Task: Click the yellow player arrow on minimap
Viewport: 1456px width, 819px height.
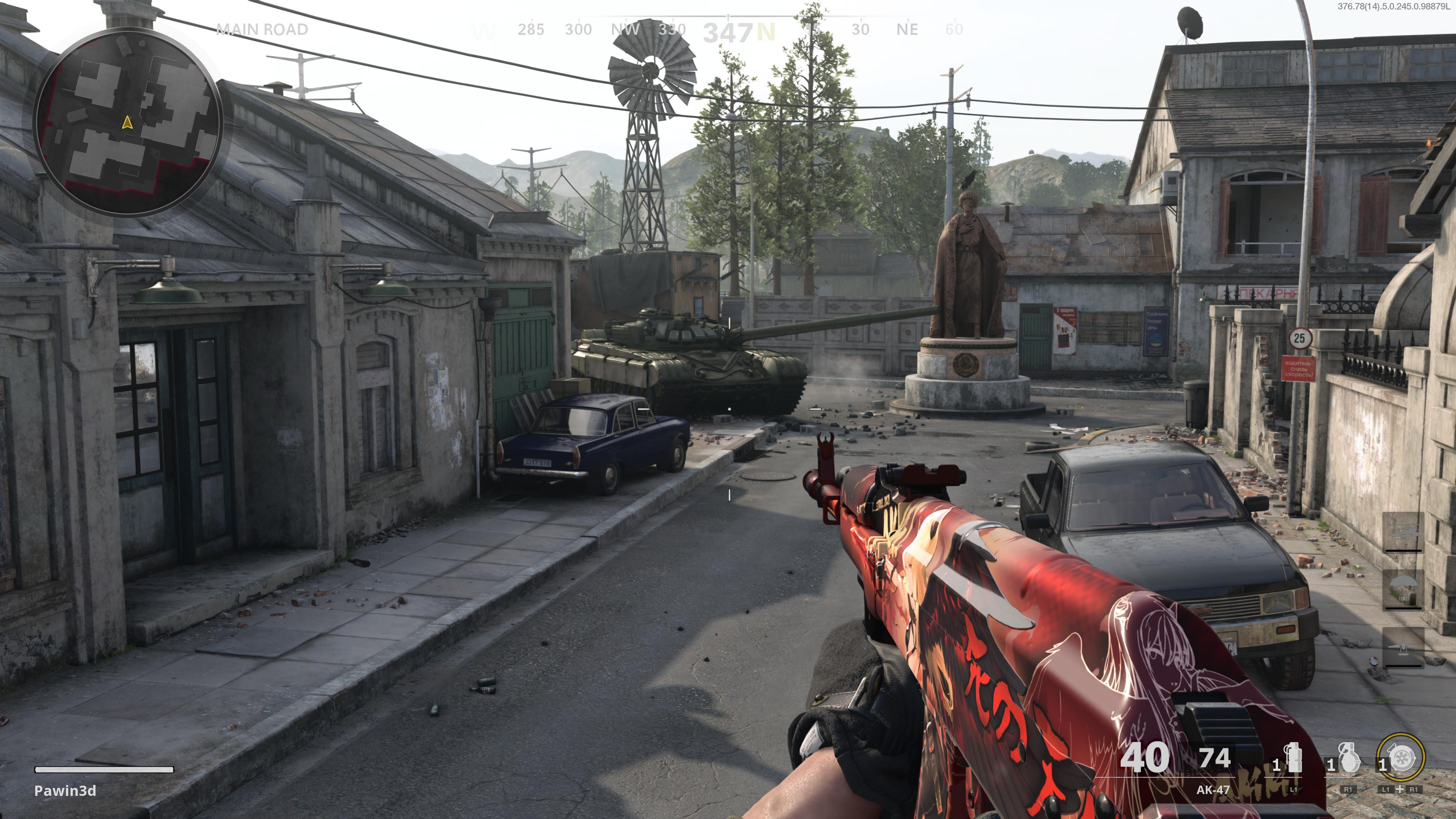Action: [x=127, y=122]
